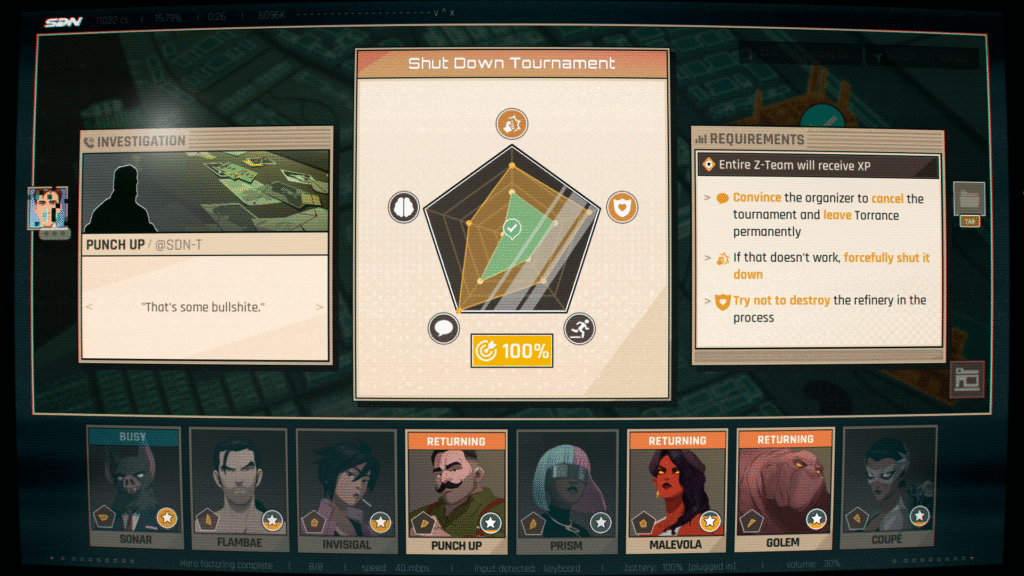This screenshot has width=1024, height=576.
Task: Select the Punch Up hero card
Action: [x=456, y=488]
